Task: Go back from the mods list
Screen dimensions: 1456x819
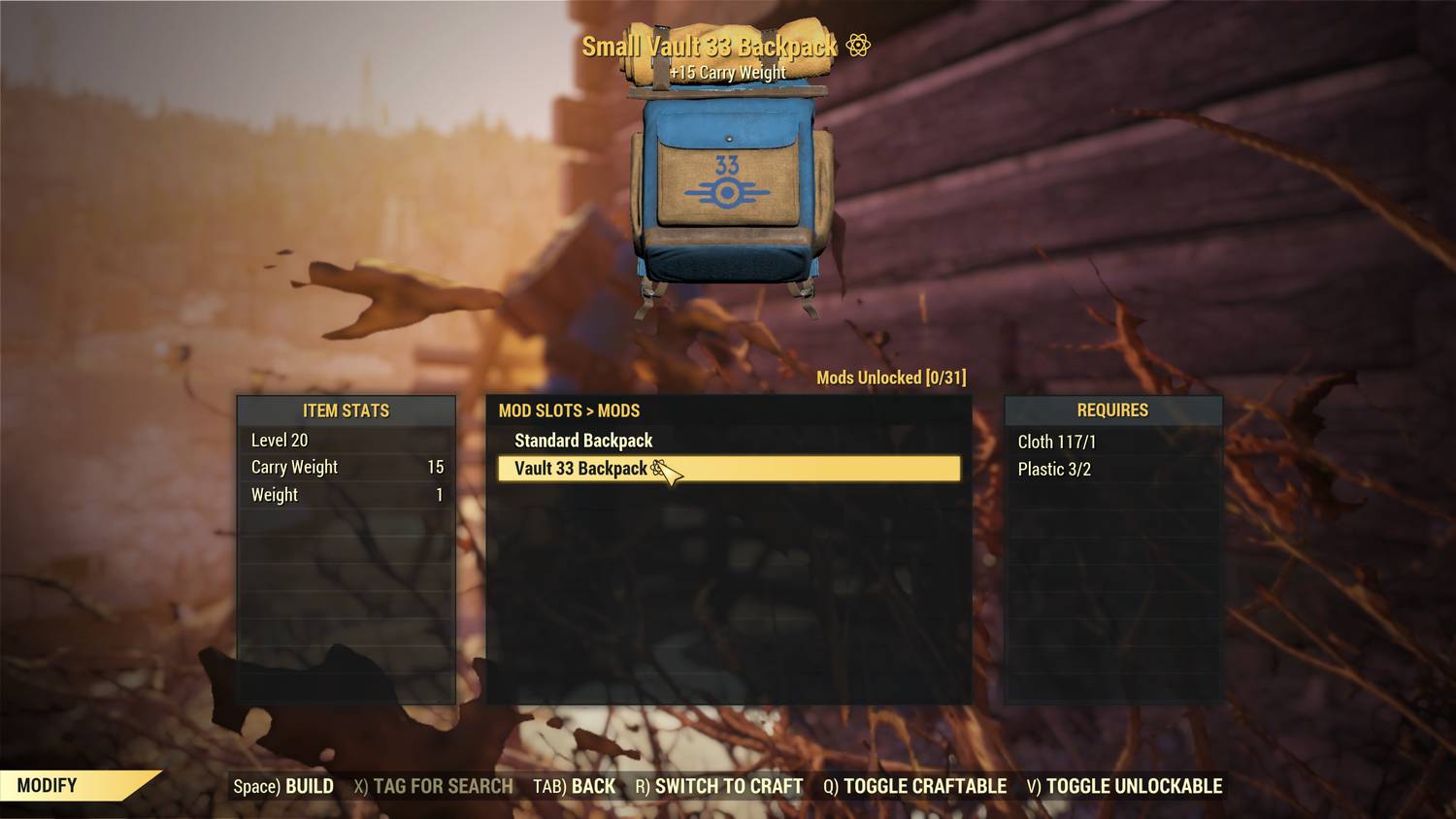Action: point(574,786)
